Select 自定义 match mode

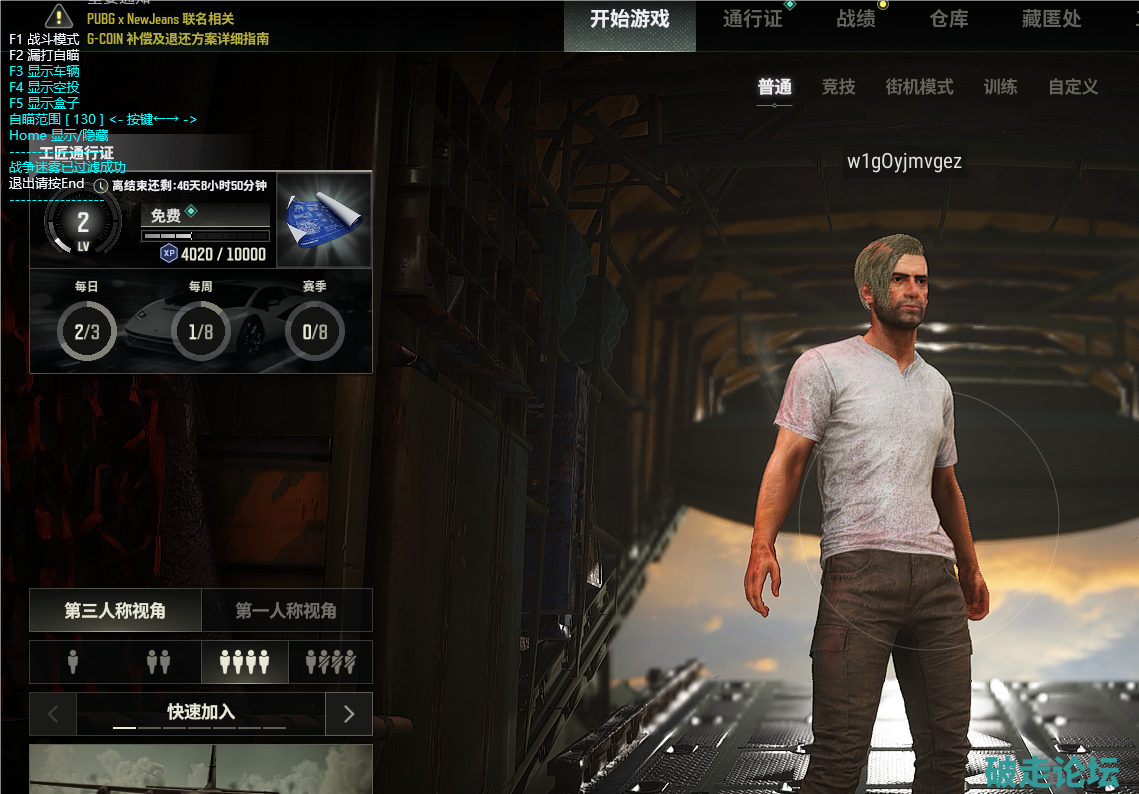pyautogui.click(x=1073, y=87)
